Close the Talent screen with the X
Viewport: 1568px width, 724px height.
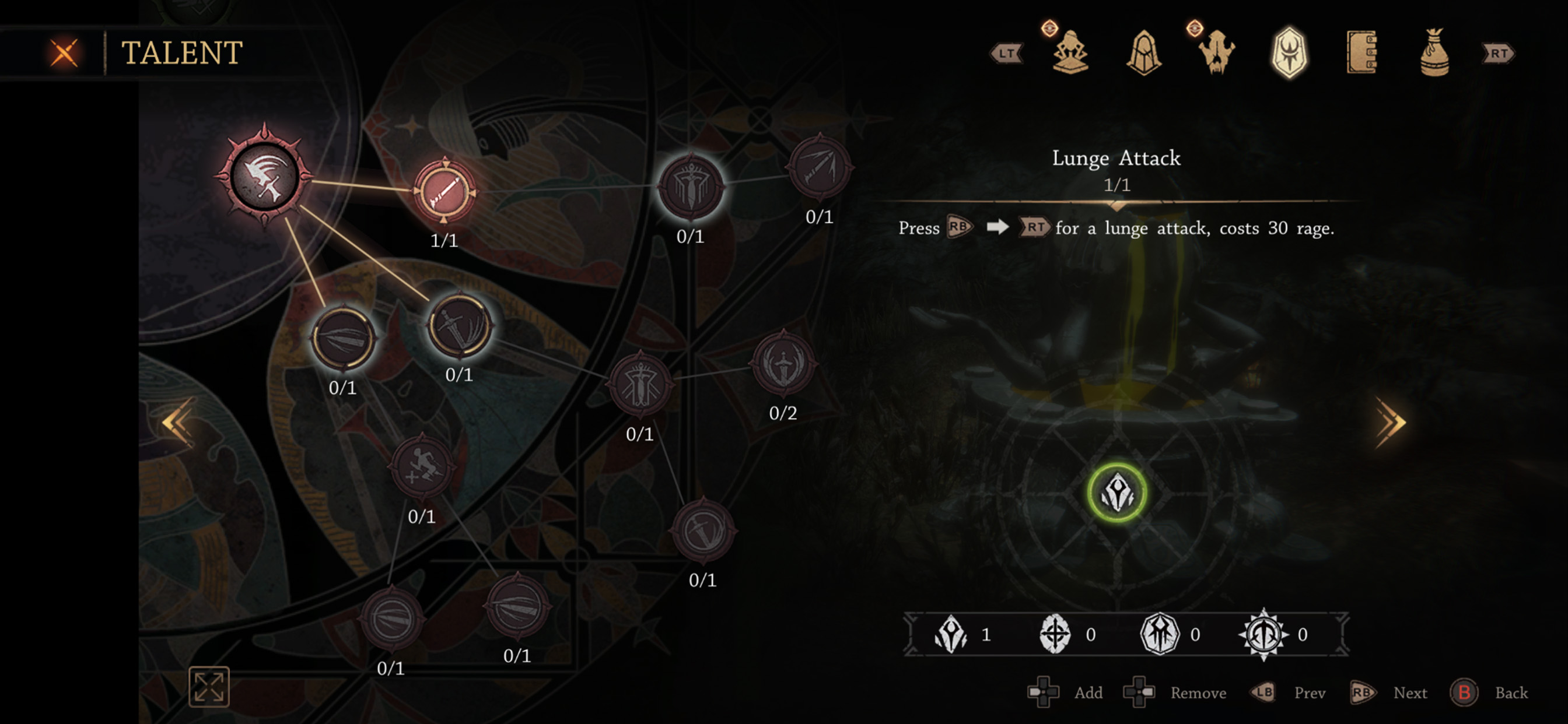(64, 53)
